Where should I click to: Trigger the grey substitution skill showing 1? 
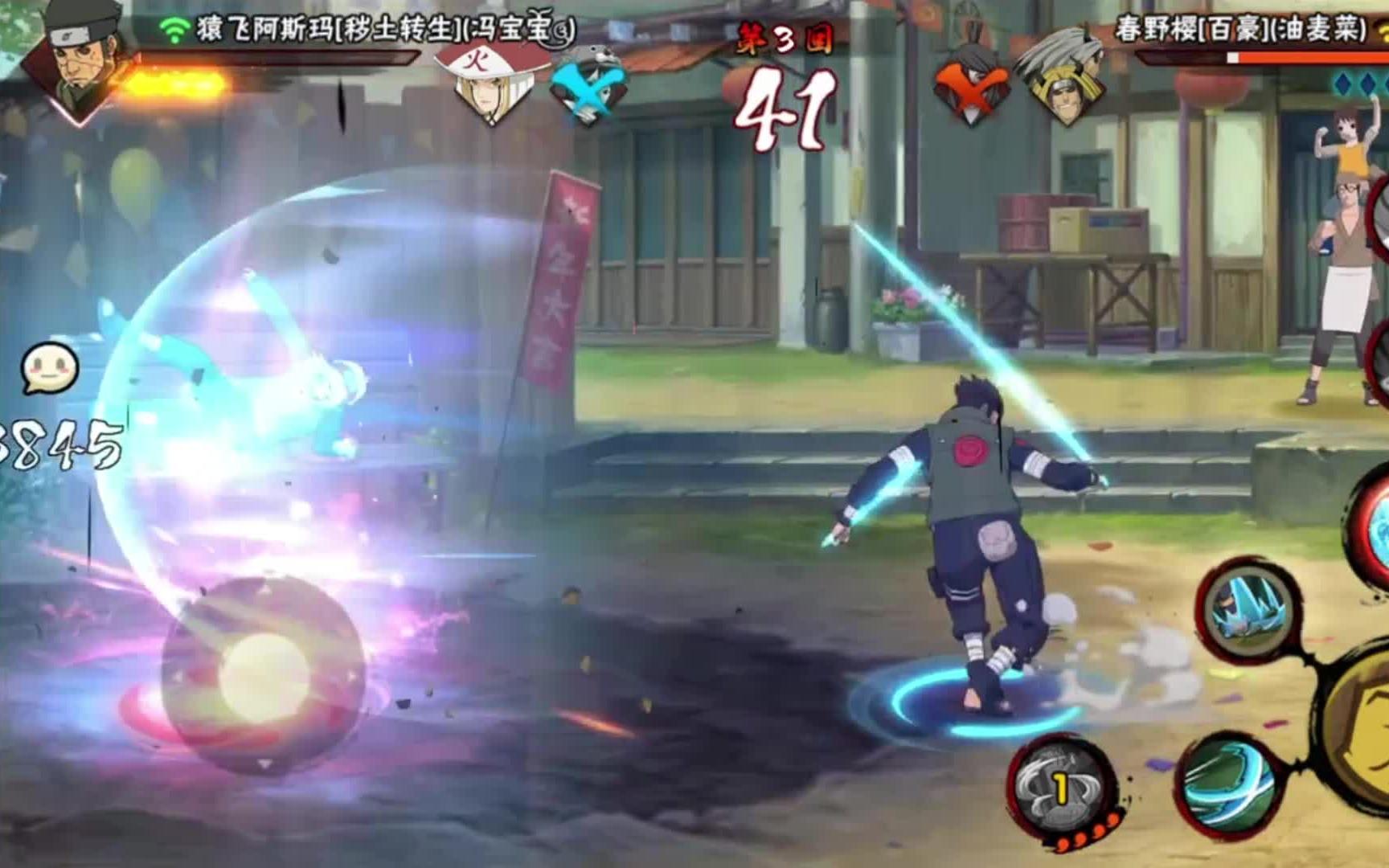click(1060, 788)
